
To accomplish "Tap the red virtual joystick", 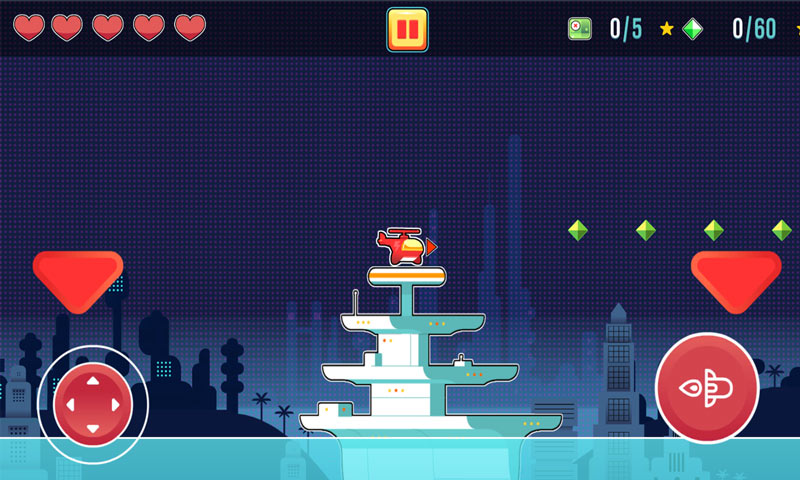I will coord(92,404).
